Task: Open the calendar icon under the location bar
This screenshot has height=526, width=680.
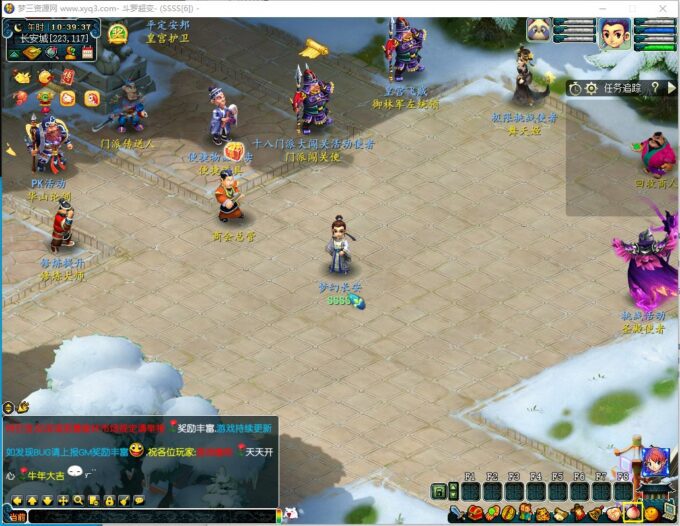Action: pos(87,52)
